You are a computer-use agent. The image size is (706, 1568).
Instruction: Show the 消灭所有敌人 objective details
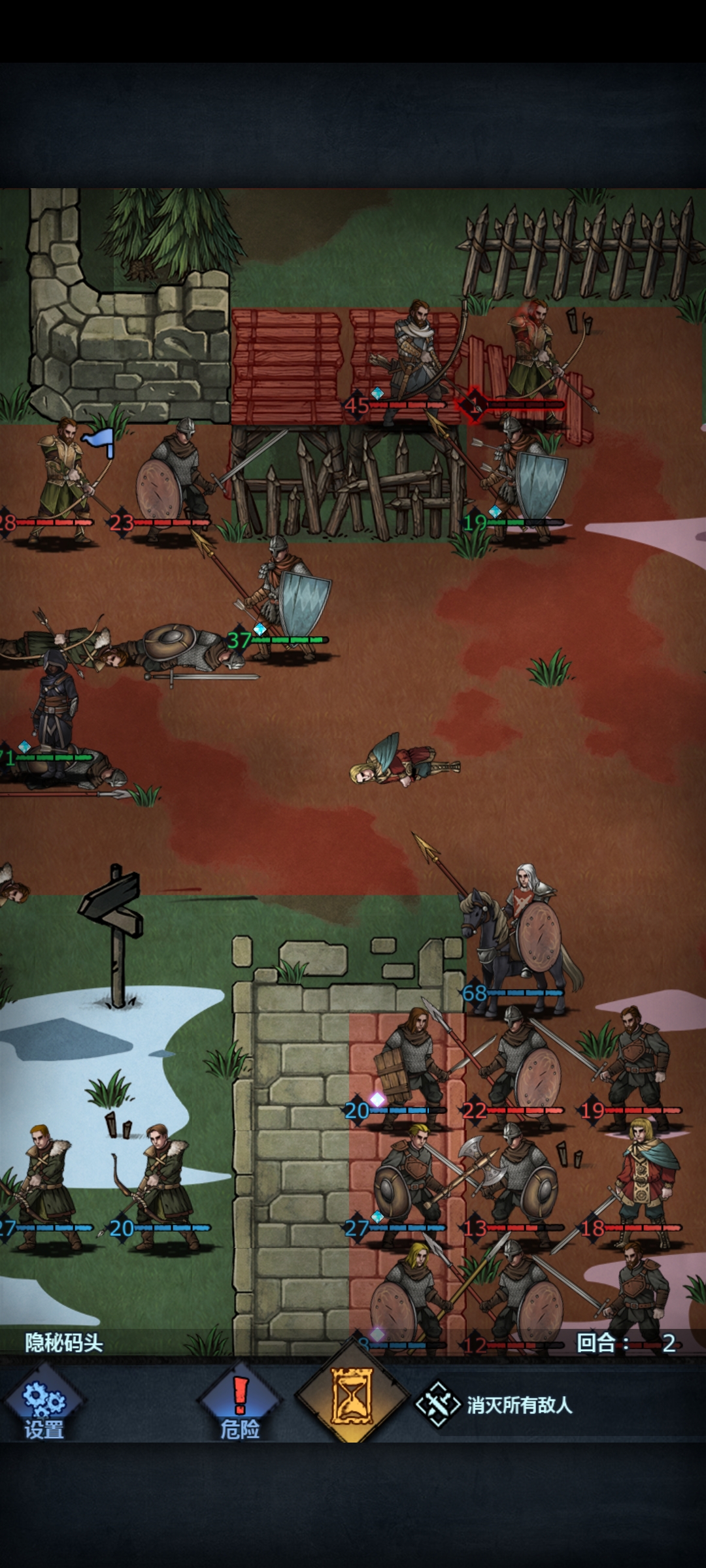497,1405
